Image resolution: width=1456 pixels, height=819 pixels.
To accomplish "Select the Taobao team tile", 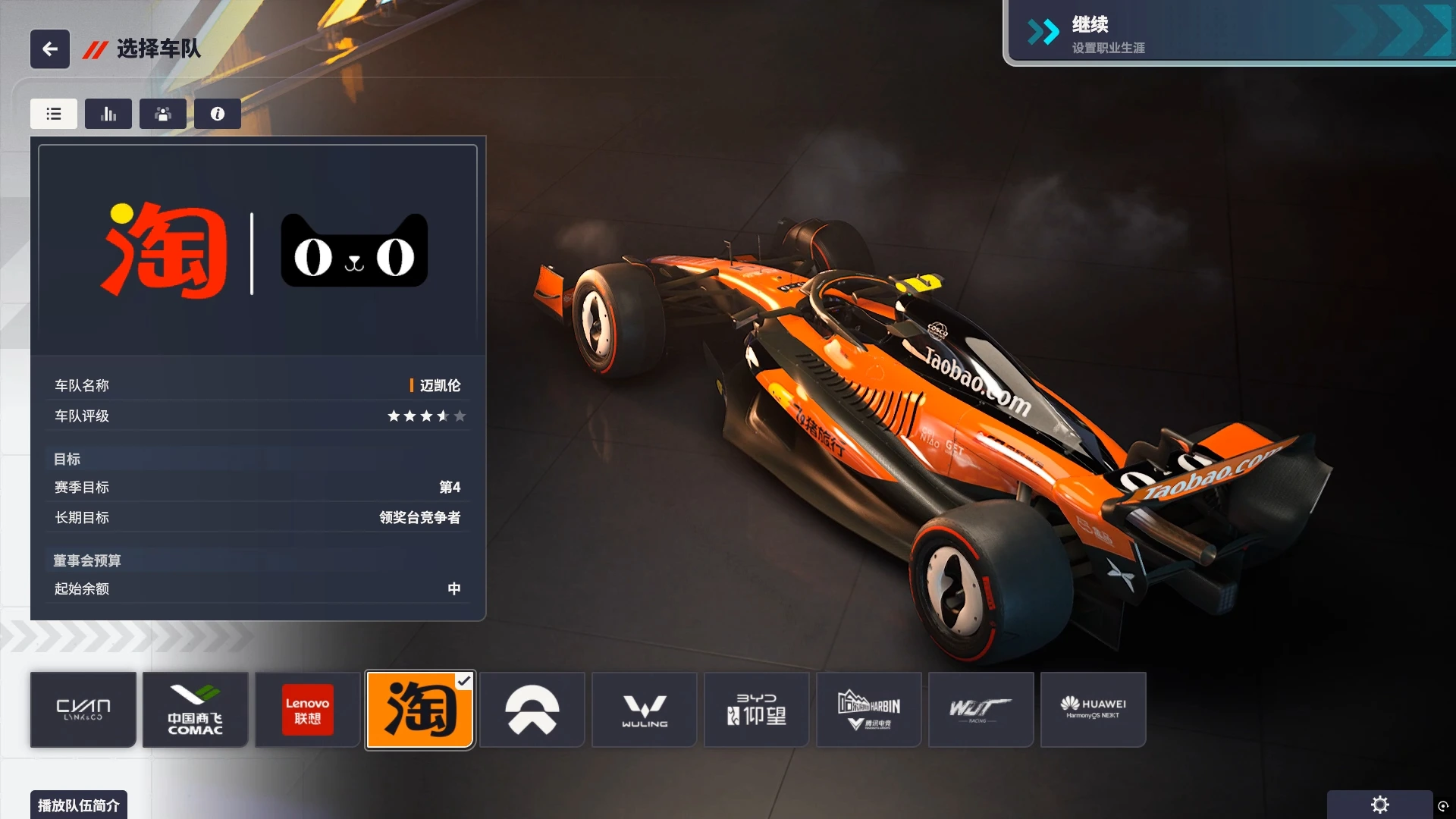I will [420, 710].
